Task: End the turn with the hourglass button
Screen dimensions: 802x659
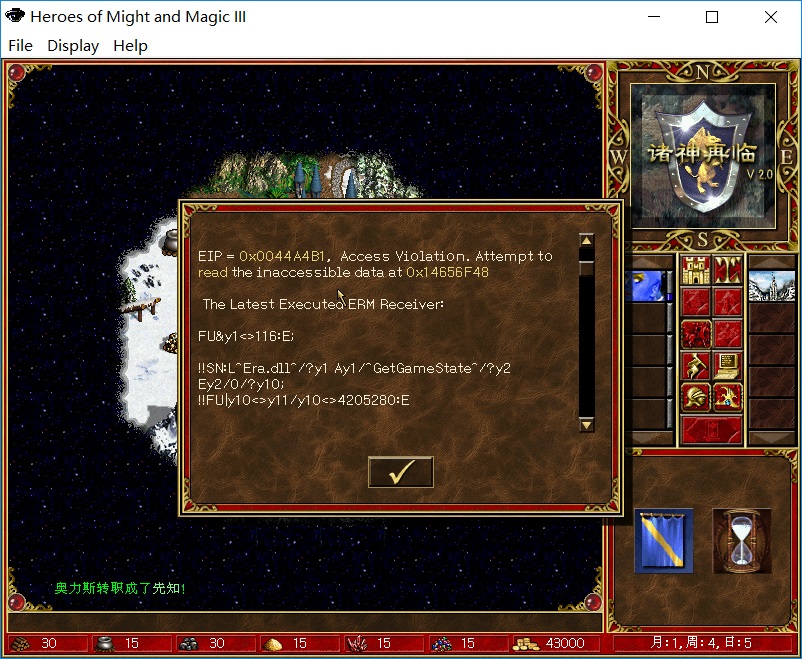Action: pyautogui.click(x=741, y=541)
